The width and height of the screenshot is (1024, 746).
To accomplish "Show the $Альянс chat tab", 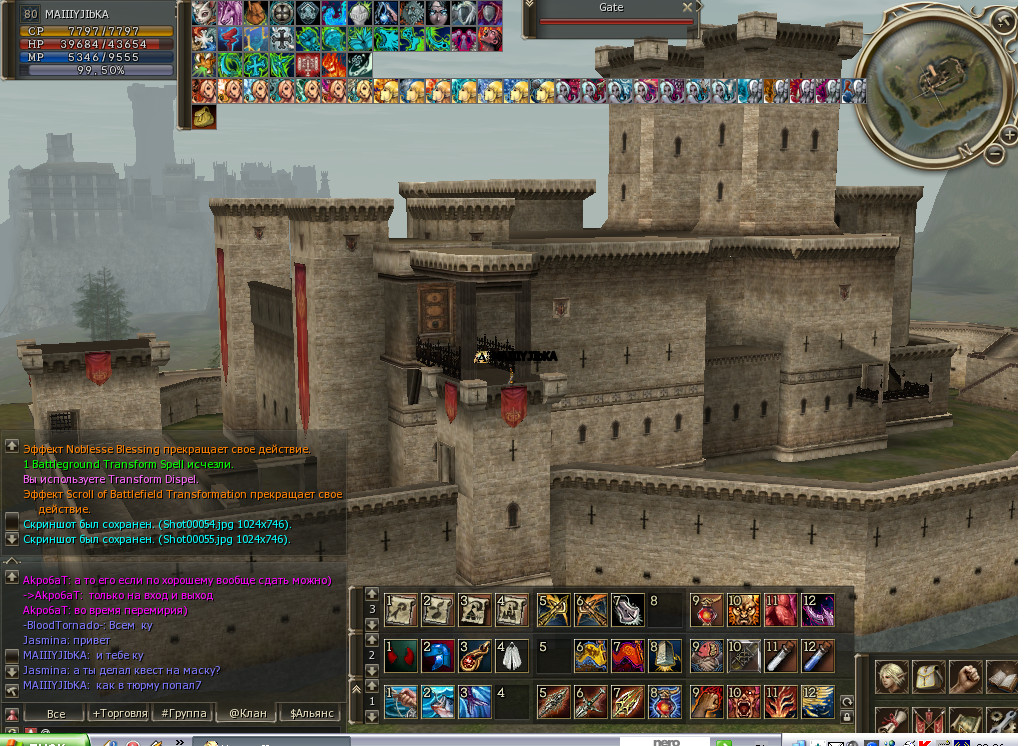I will coord(310,713).
